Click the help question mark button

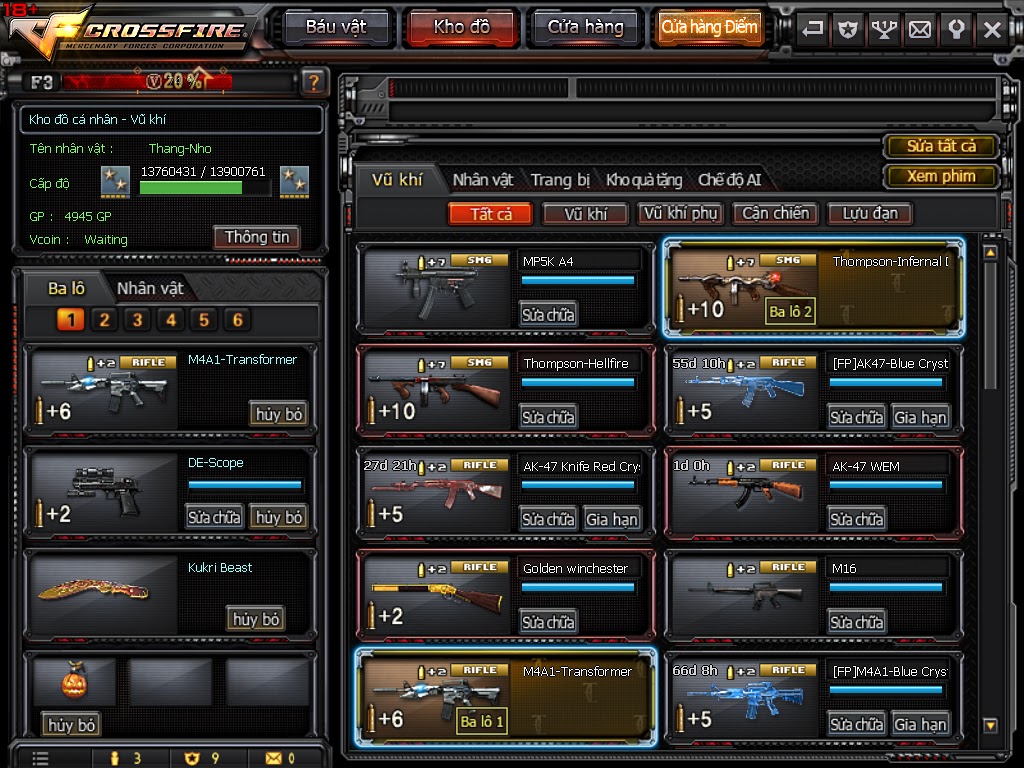[314, 82]
